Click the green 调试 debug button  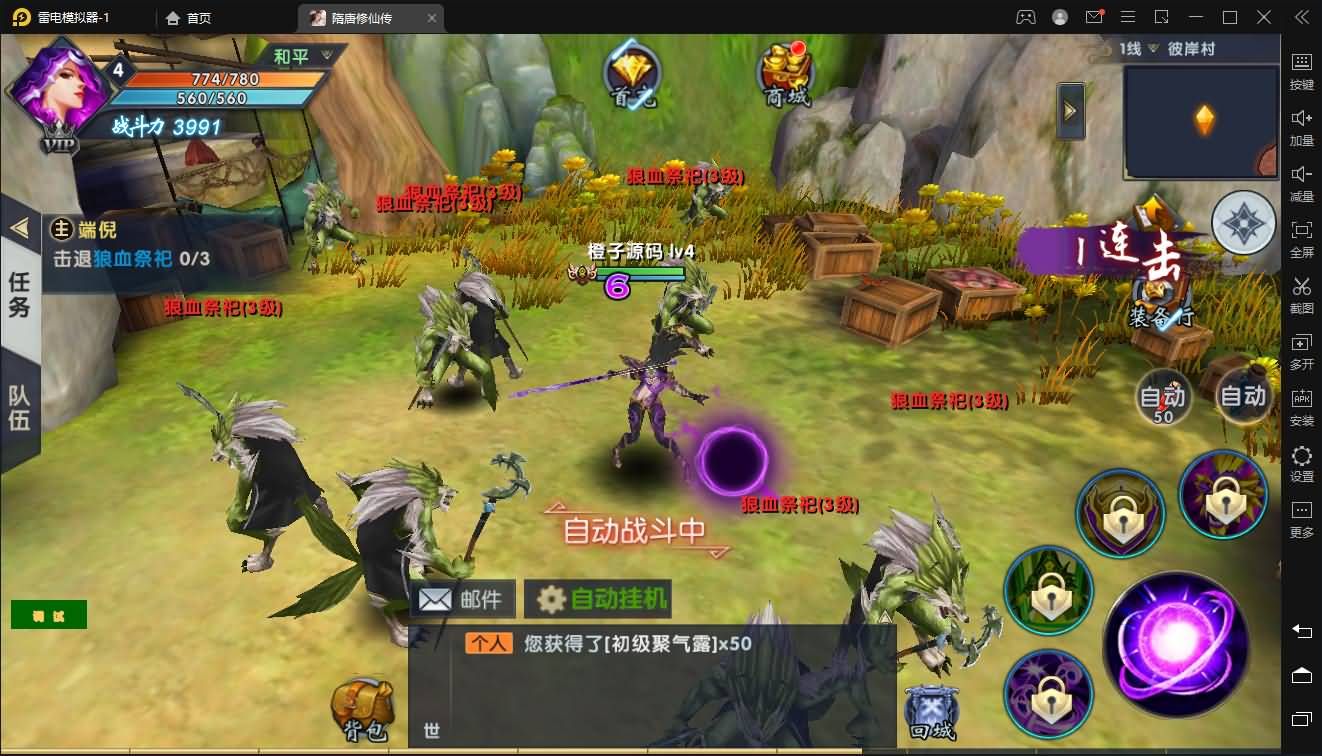click(x=49, y=615)
